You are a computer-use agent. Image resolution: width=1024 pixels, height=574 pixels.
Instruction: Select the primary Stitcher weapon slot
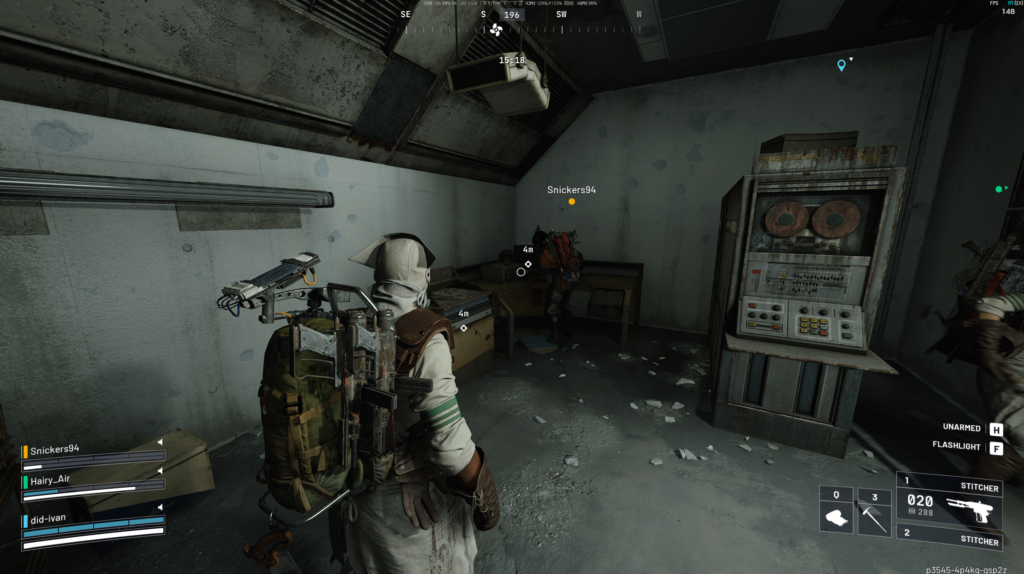[949, 507]
